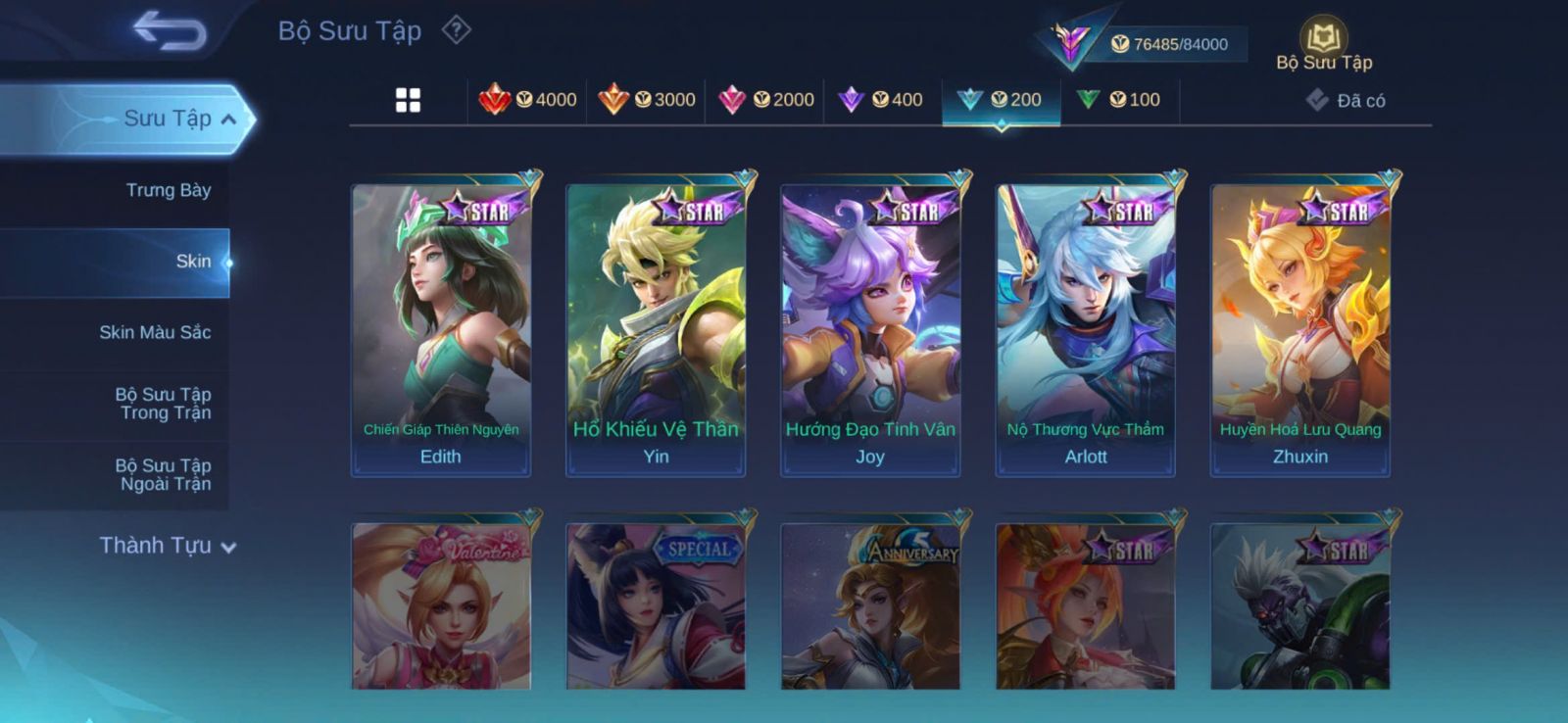Switch to the 400 point tier tab
The image size is (1568, 723).
pyautogui.click(x=882, y=100)
